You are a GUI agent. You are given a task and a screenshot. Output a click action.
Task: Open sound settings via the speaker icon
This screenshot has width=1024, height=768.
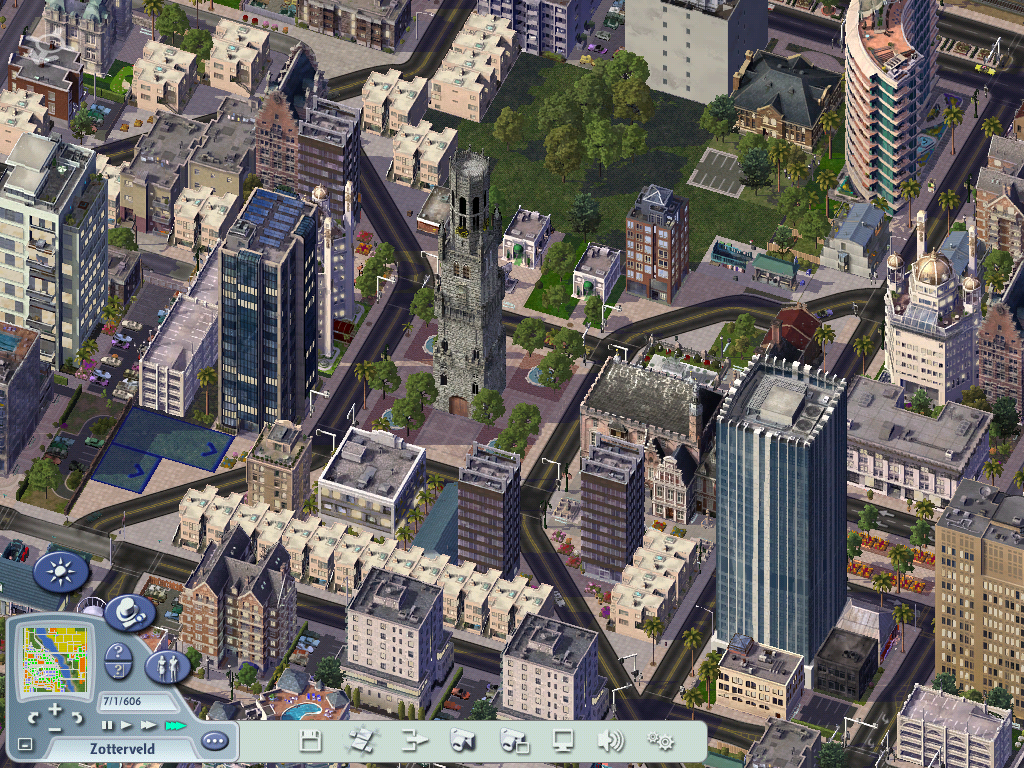[610, 741]
